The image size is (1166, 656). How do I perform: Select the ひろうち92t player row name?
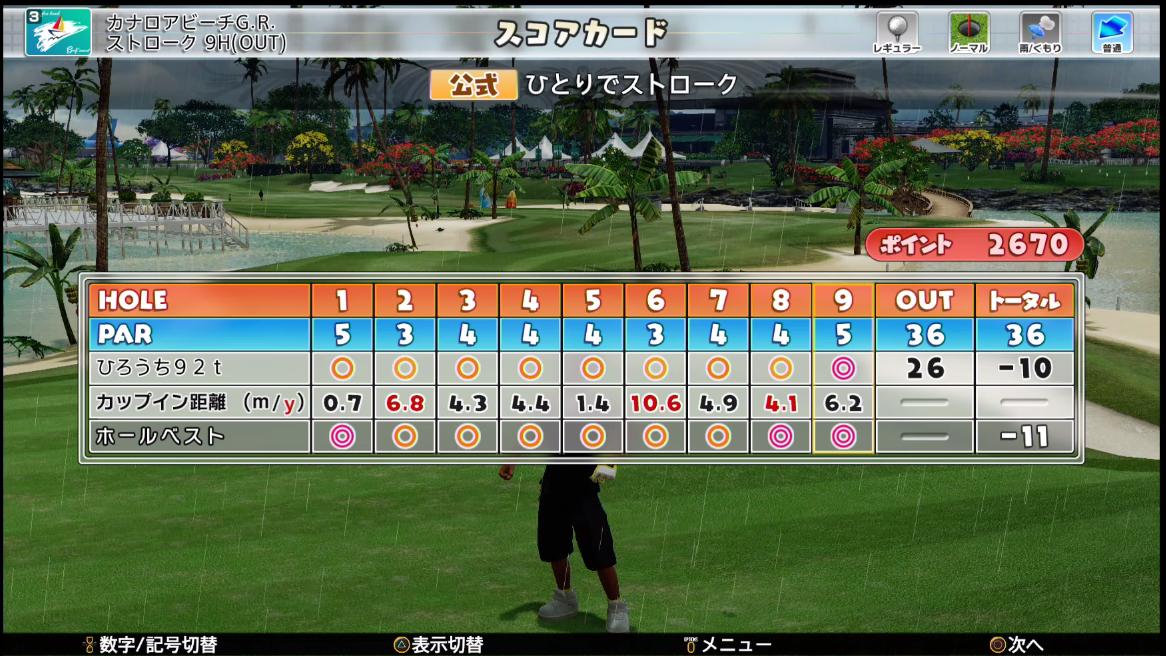[x=154, y=368]
